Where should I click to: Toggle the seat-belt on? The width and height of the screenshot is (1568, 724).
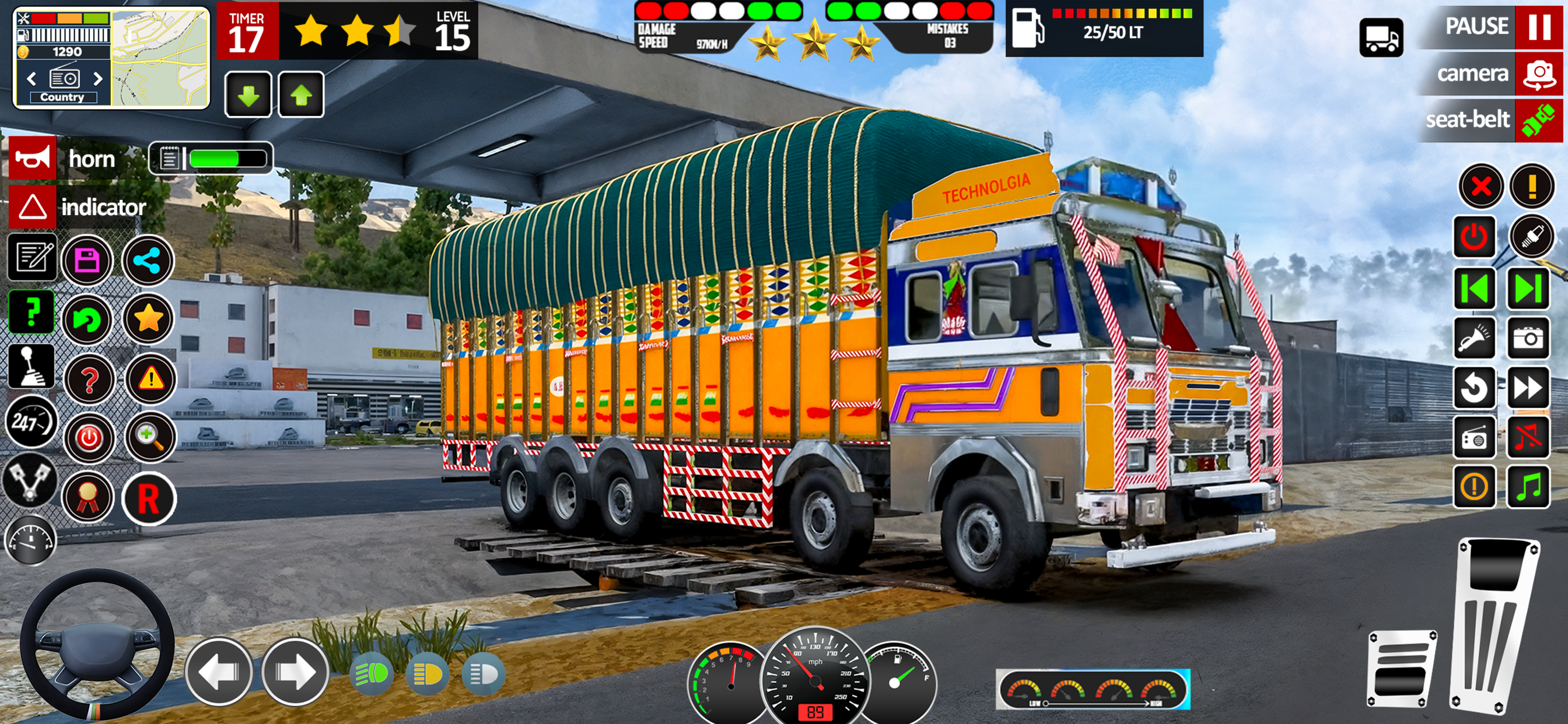click(x=1492, y=121)
